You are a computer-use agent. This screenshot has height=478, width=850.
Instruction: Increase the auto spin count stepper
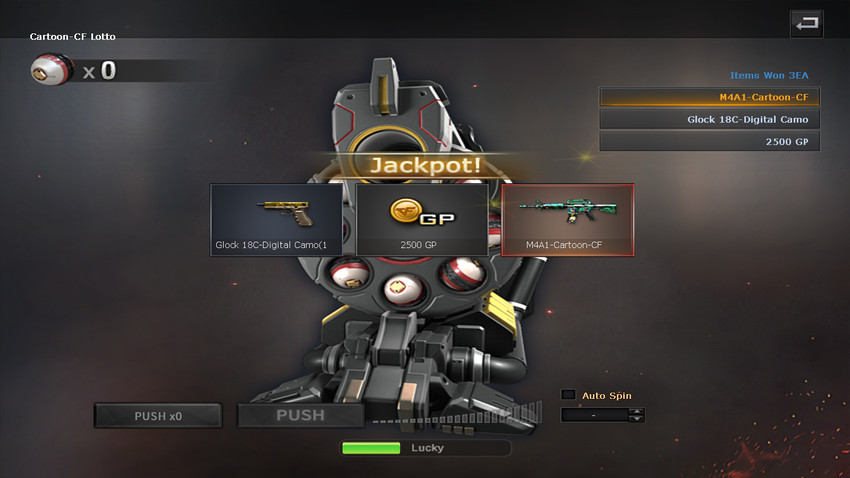click(x=637, y=411)
